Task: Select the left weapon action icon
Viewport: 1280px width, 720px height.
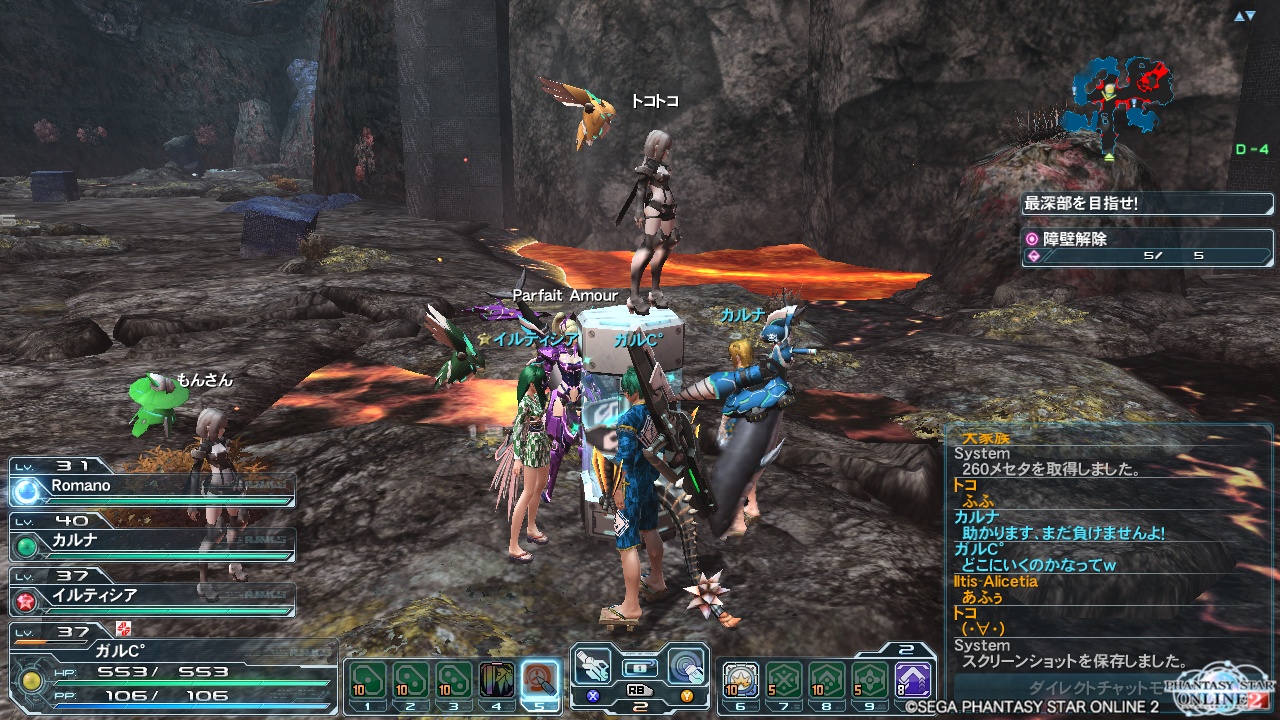Action: (x=594, y=666)
